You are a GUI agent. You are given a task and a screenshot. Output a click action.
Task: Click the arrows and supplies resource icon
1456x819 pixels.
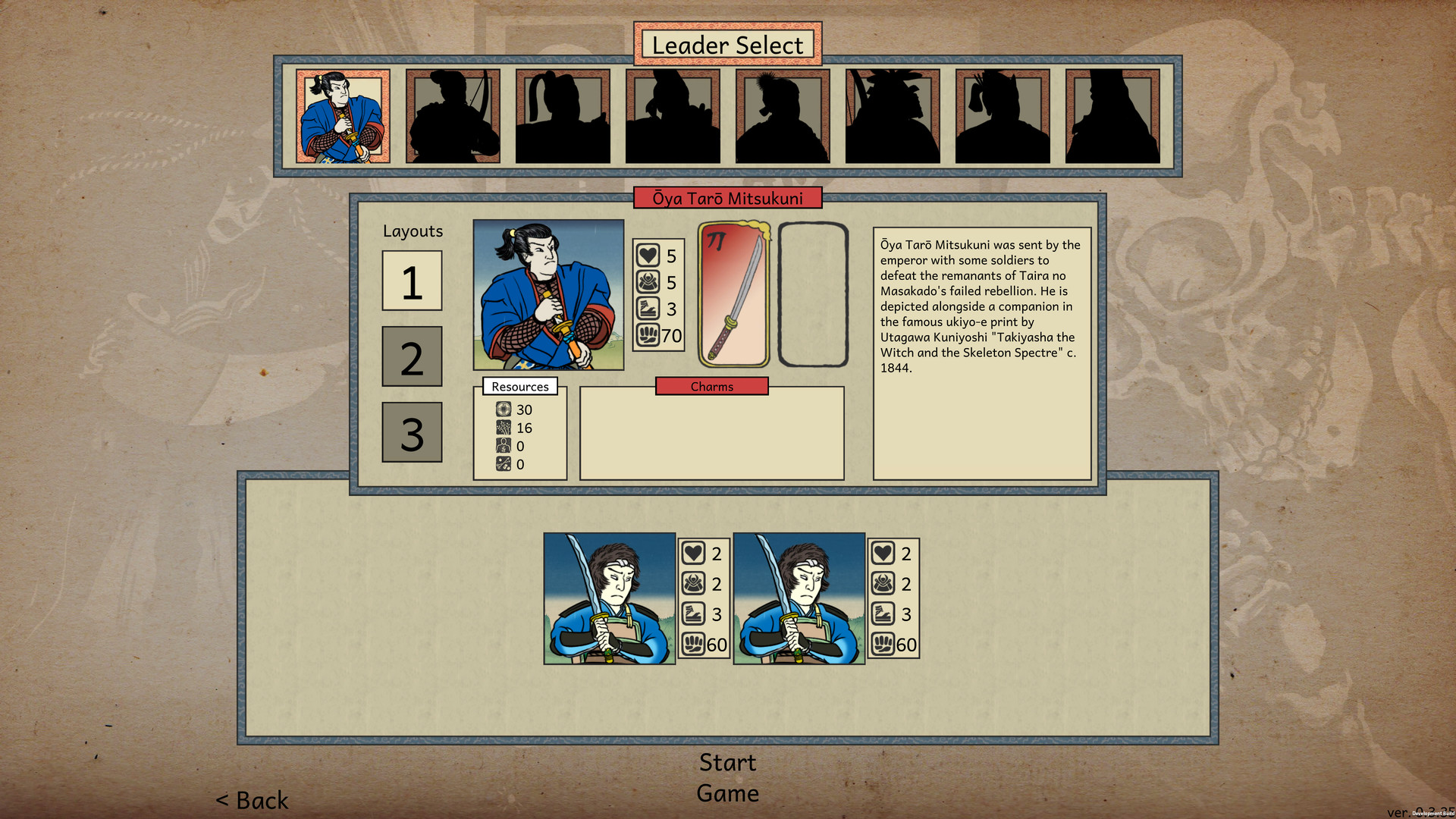coord(502,465)
